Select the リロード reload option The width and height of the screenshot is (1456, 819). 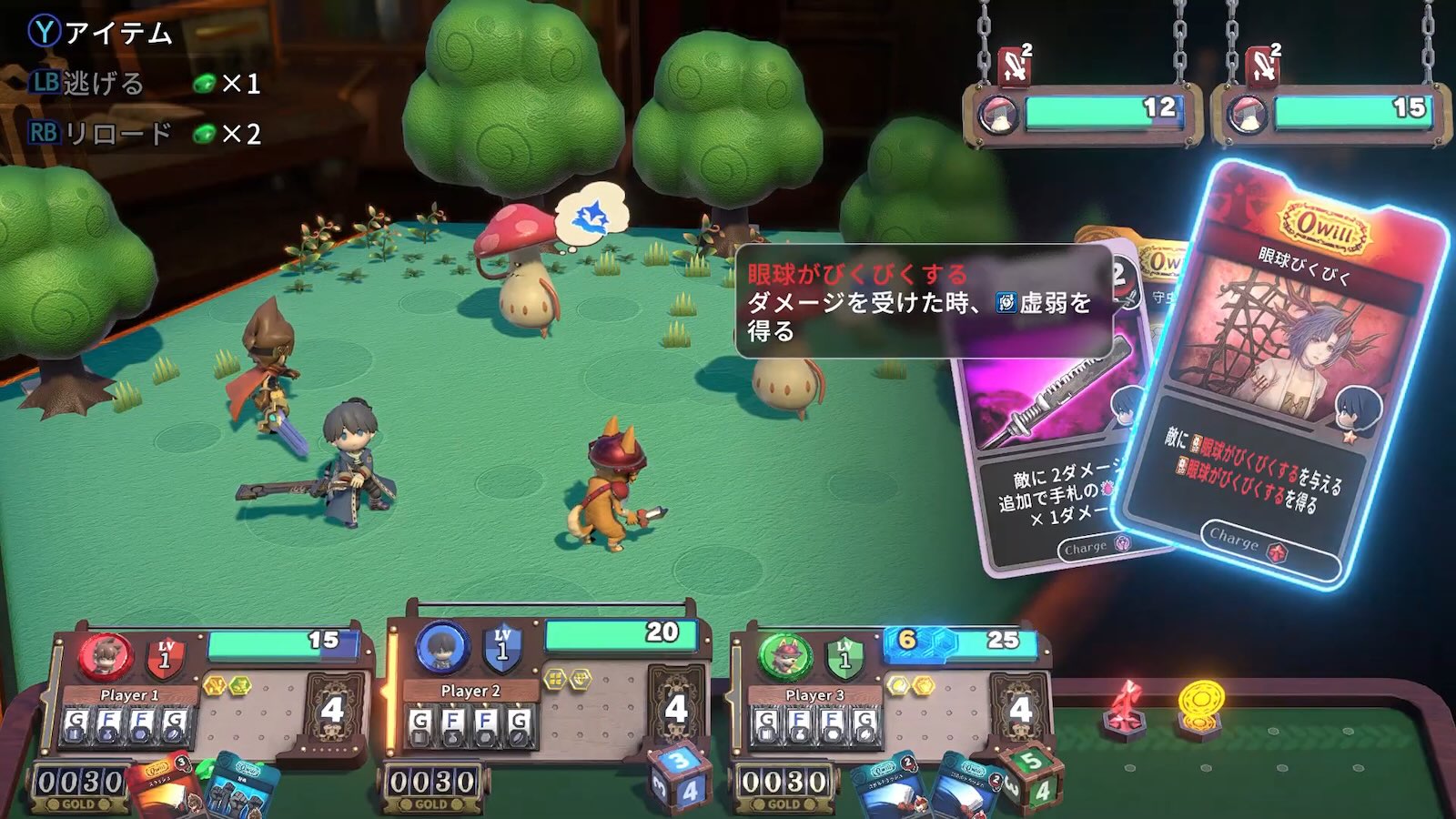pos(100,134)
